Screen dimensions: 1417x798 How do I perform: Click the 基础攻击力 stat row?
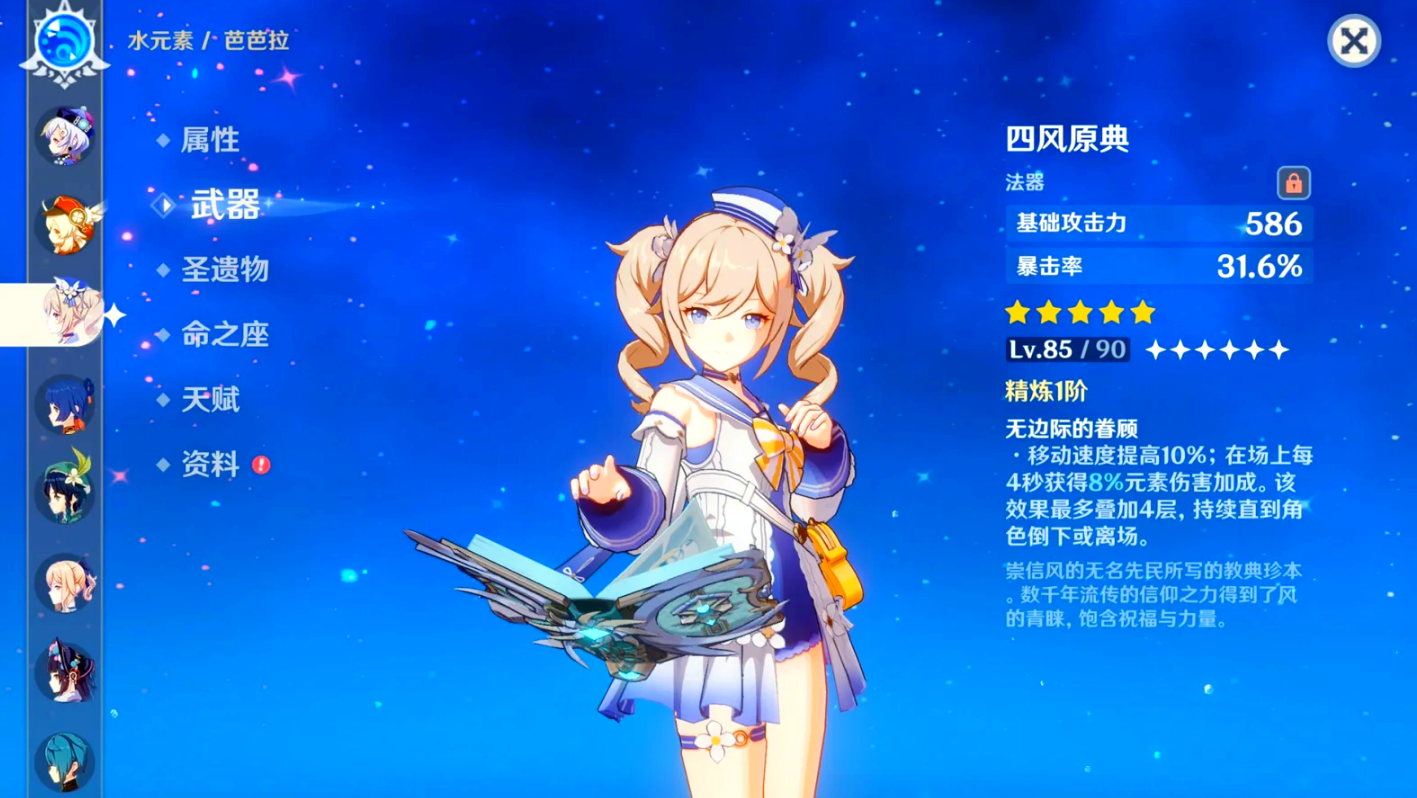1157,224
